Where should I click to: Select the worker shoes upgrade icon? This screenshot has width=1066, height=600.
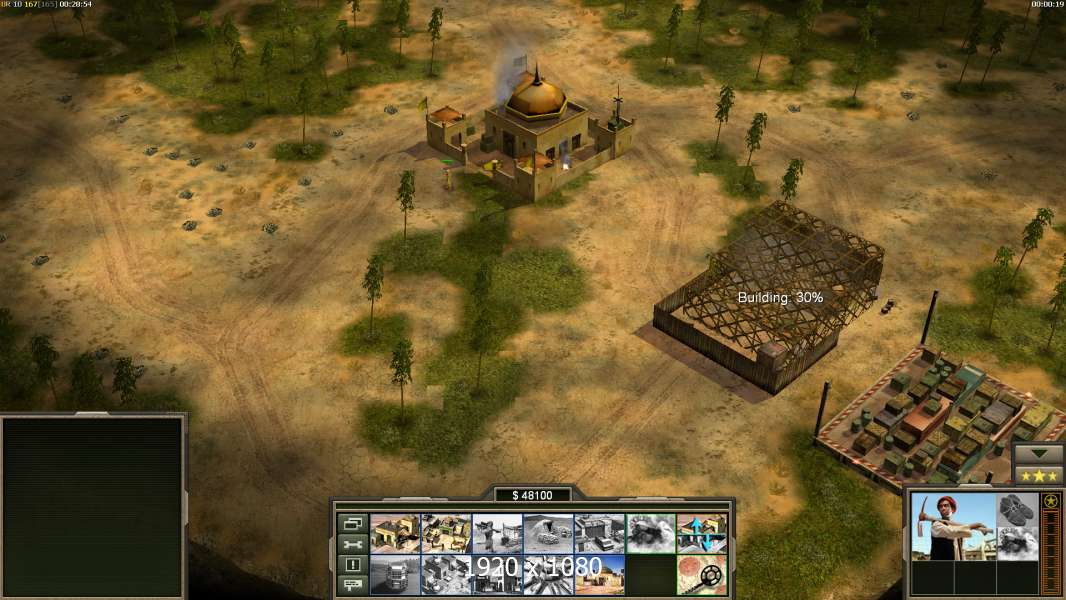point(1018,509)
